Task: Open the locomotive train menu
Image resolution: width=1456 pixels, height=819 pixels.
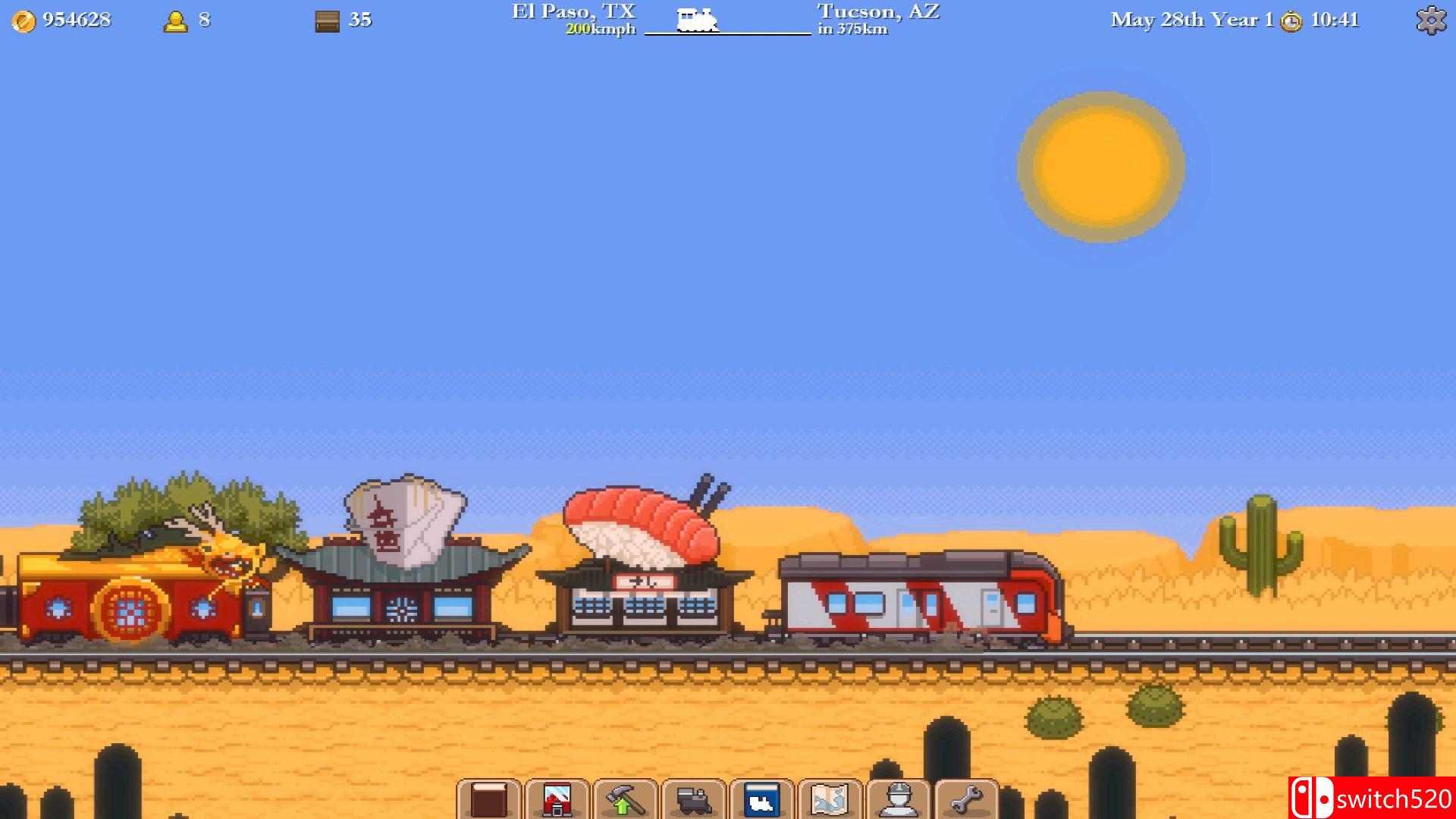Action: [x=695, y=798]
